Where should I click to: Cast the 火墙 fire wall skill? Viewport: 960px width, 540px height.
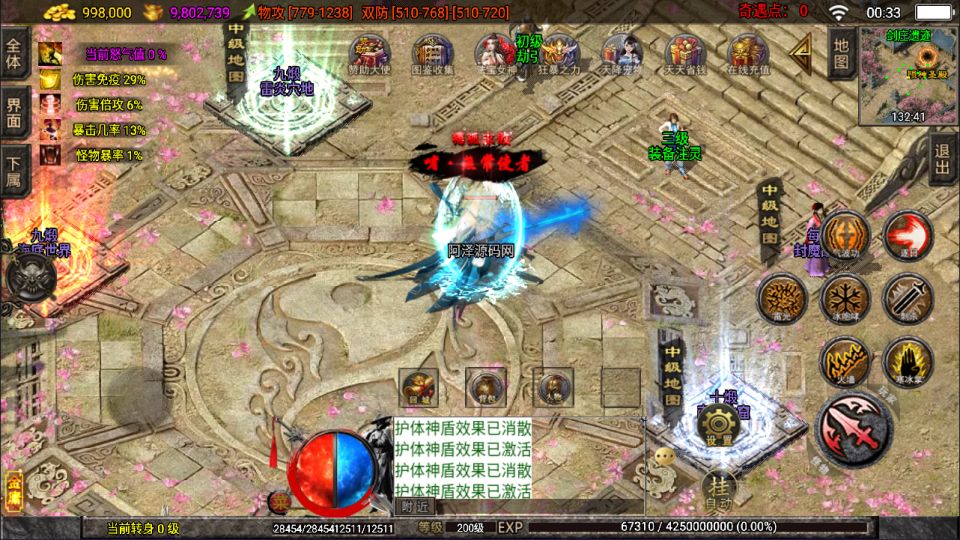[x=845, y=360]
